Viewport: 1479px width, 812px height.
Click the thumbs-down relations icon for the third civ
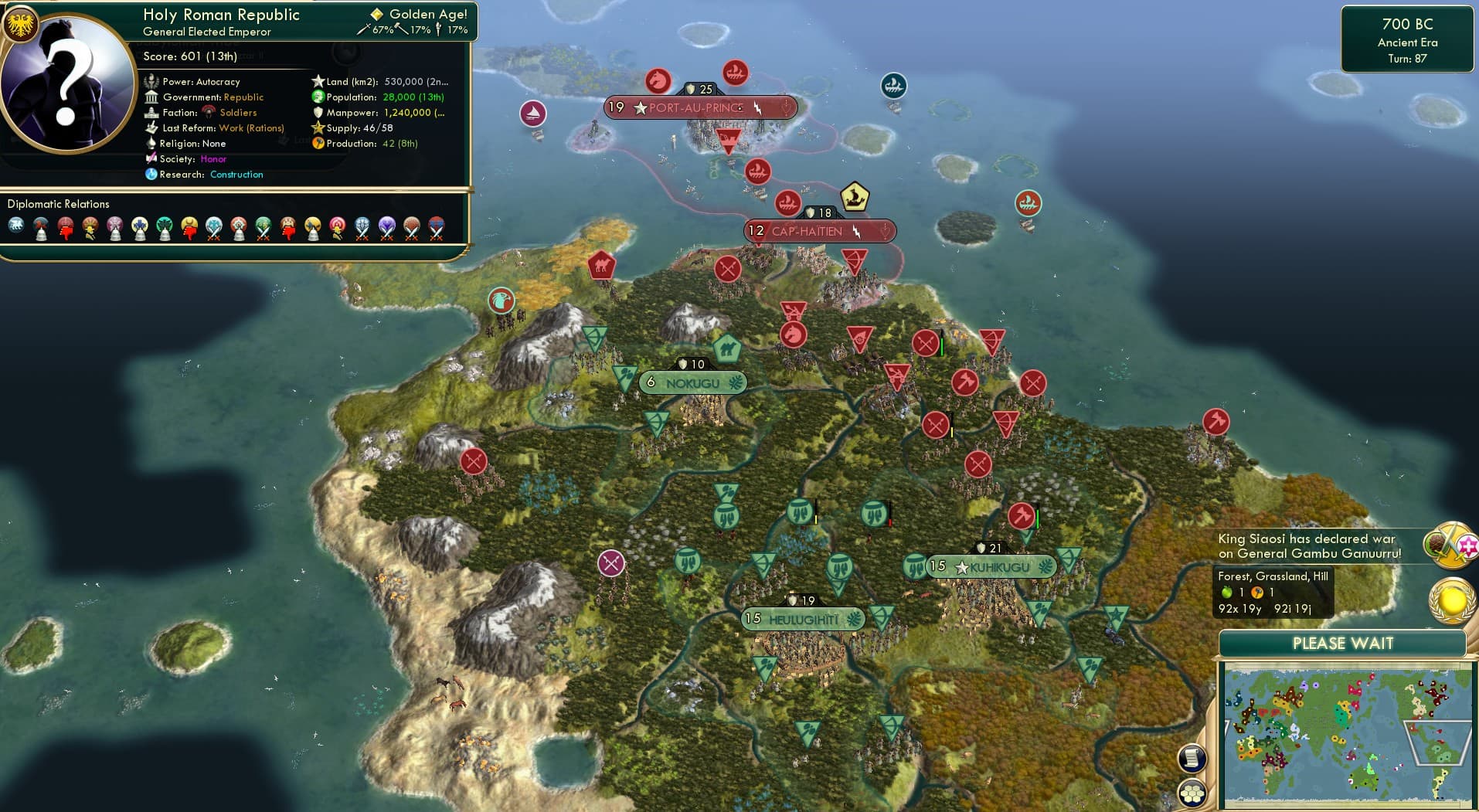click(x=66, y=230)
